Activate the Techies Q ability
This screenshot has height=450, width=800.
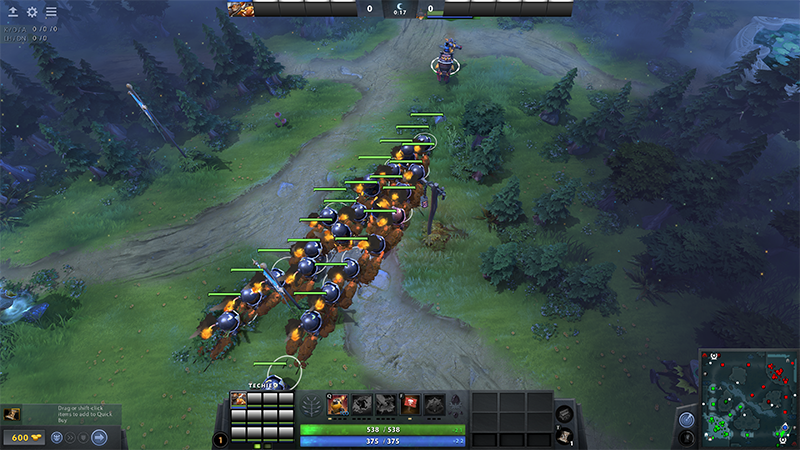click(338, 403)
